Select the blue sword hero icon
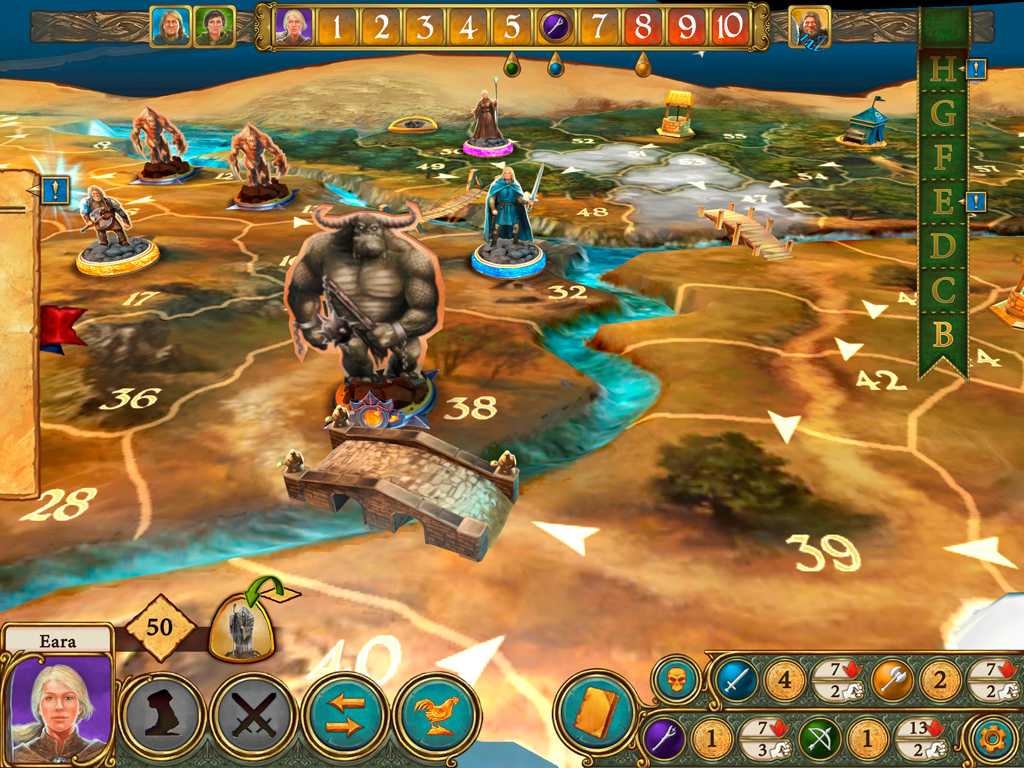This screenshot has height=768, width=1024. click(736, 681)
